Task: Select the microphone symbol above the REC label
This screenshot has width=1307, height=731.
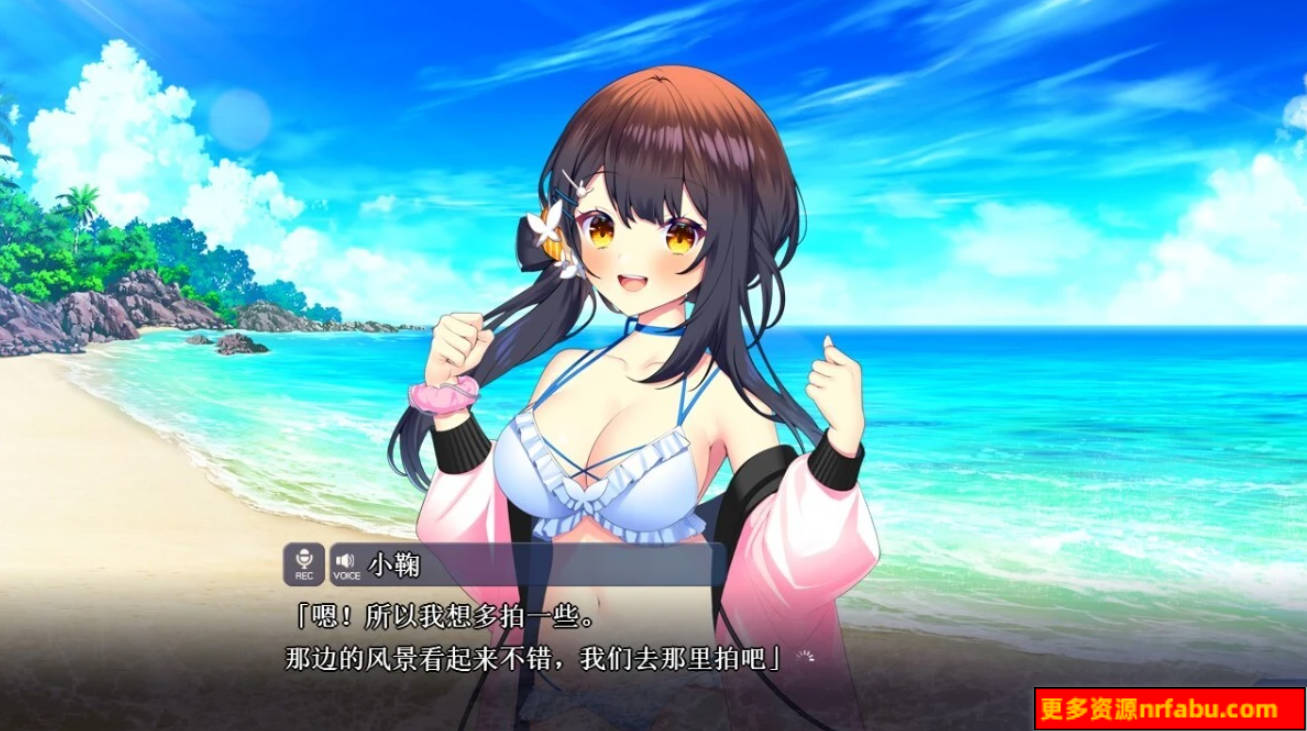Action: 304,559
